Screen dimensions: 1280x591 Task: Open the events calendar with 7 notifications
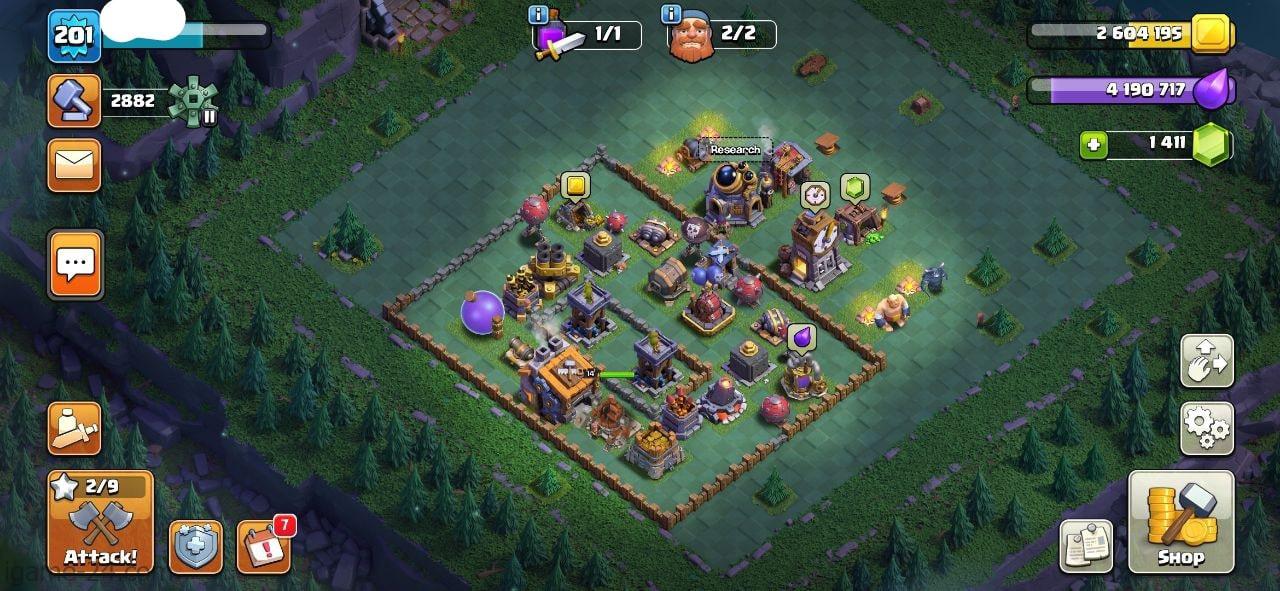tap(264, 546)
